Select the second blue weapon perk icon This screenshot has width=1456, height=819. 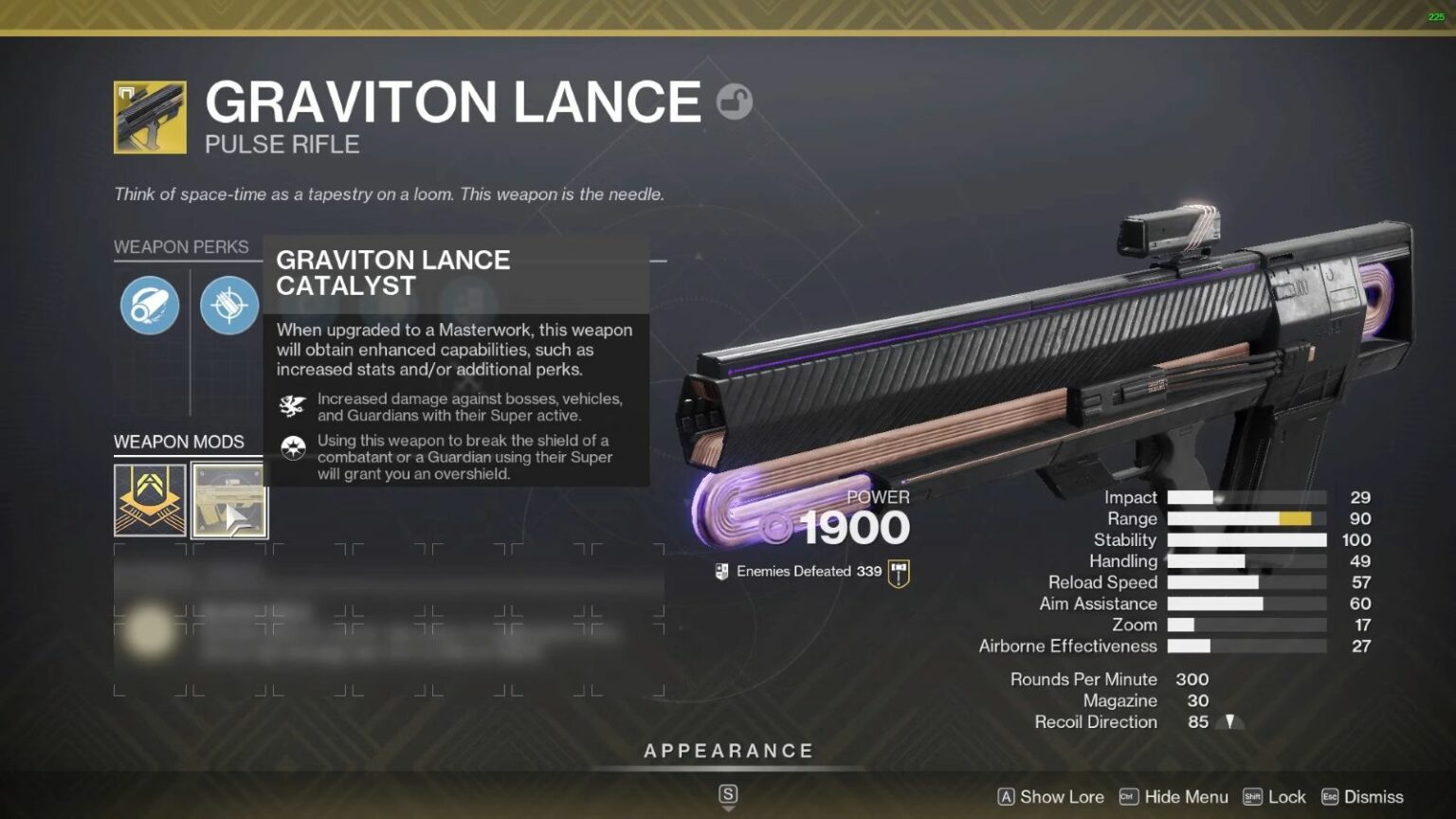tap(229, 304)
